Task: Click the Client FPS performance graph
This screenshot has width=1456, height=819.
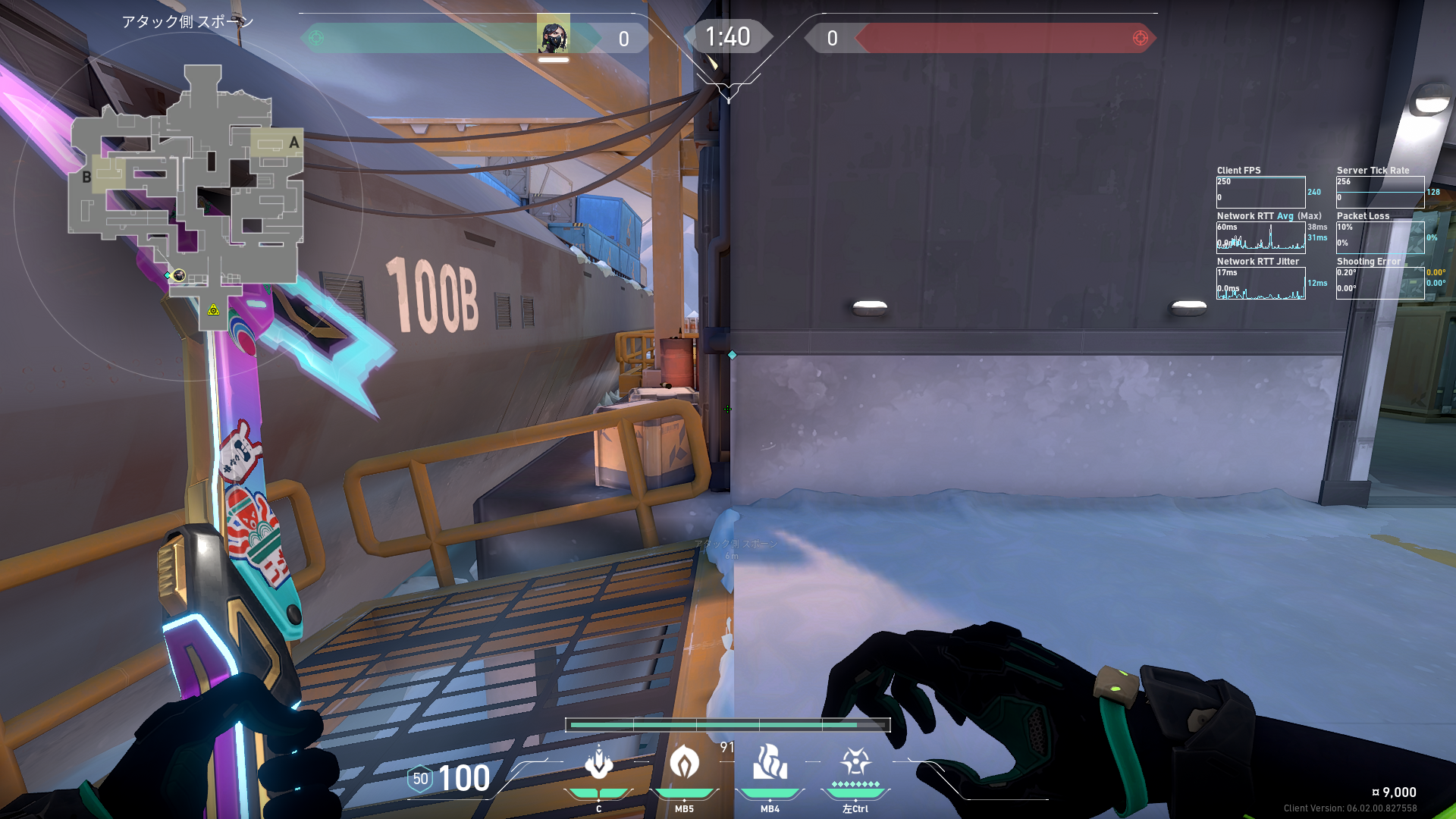Action: click(x=1260, y=193)
